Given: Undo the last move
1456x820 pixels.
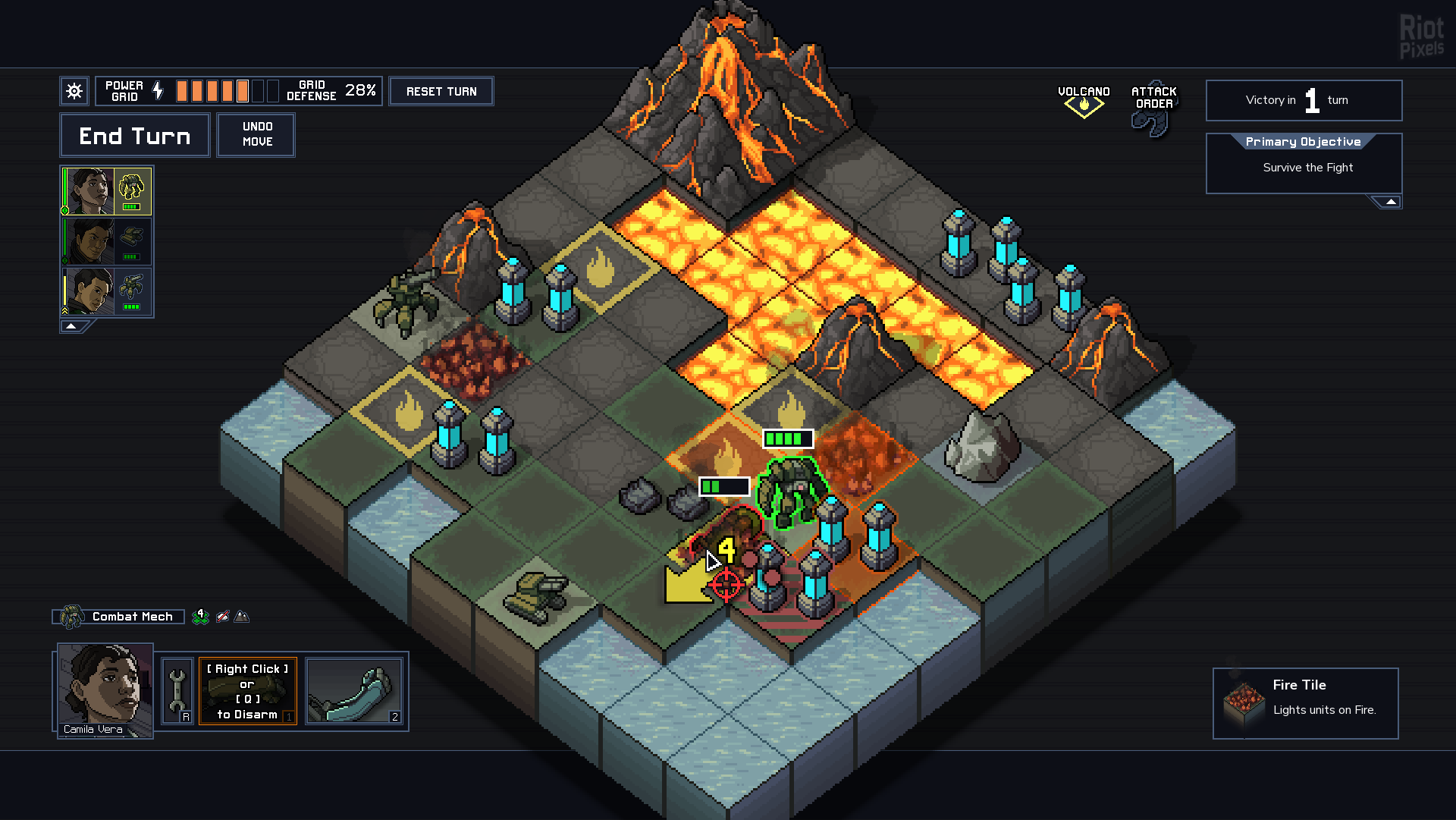Looking at the screenshot, I should 256,134.
